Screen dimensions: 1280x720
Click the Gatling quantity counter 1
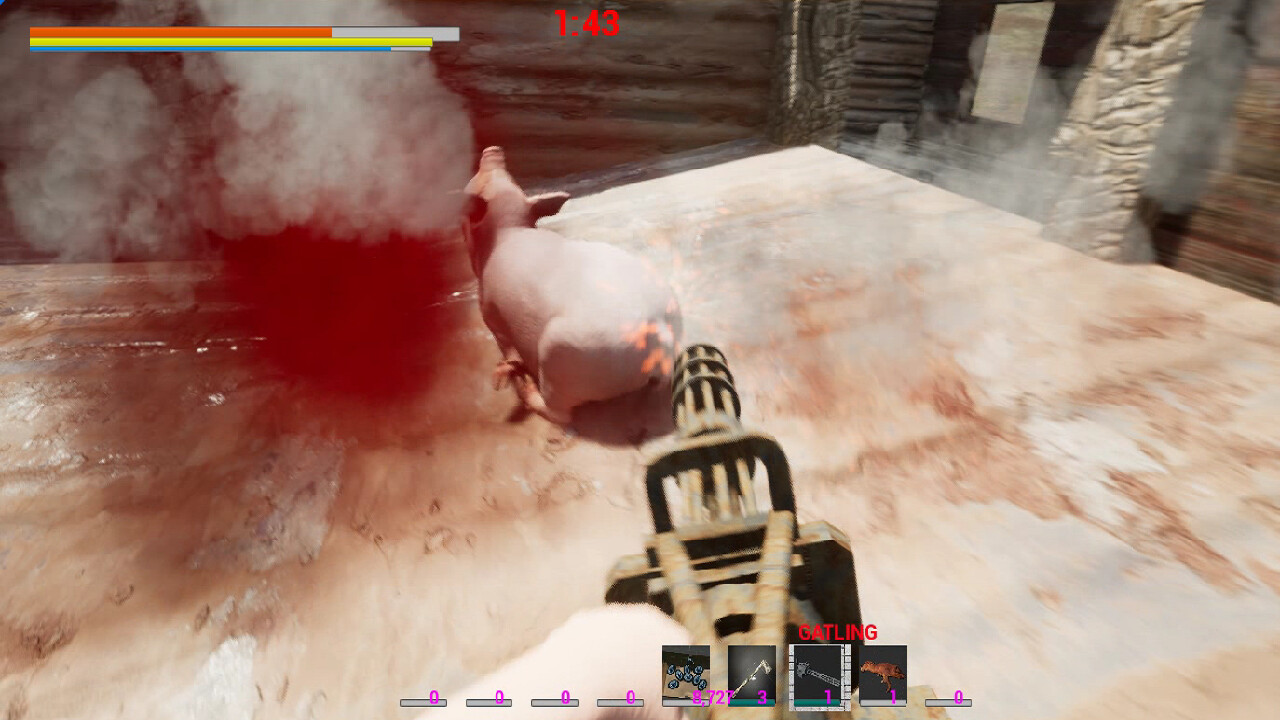point(827,695)
